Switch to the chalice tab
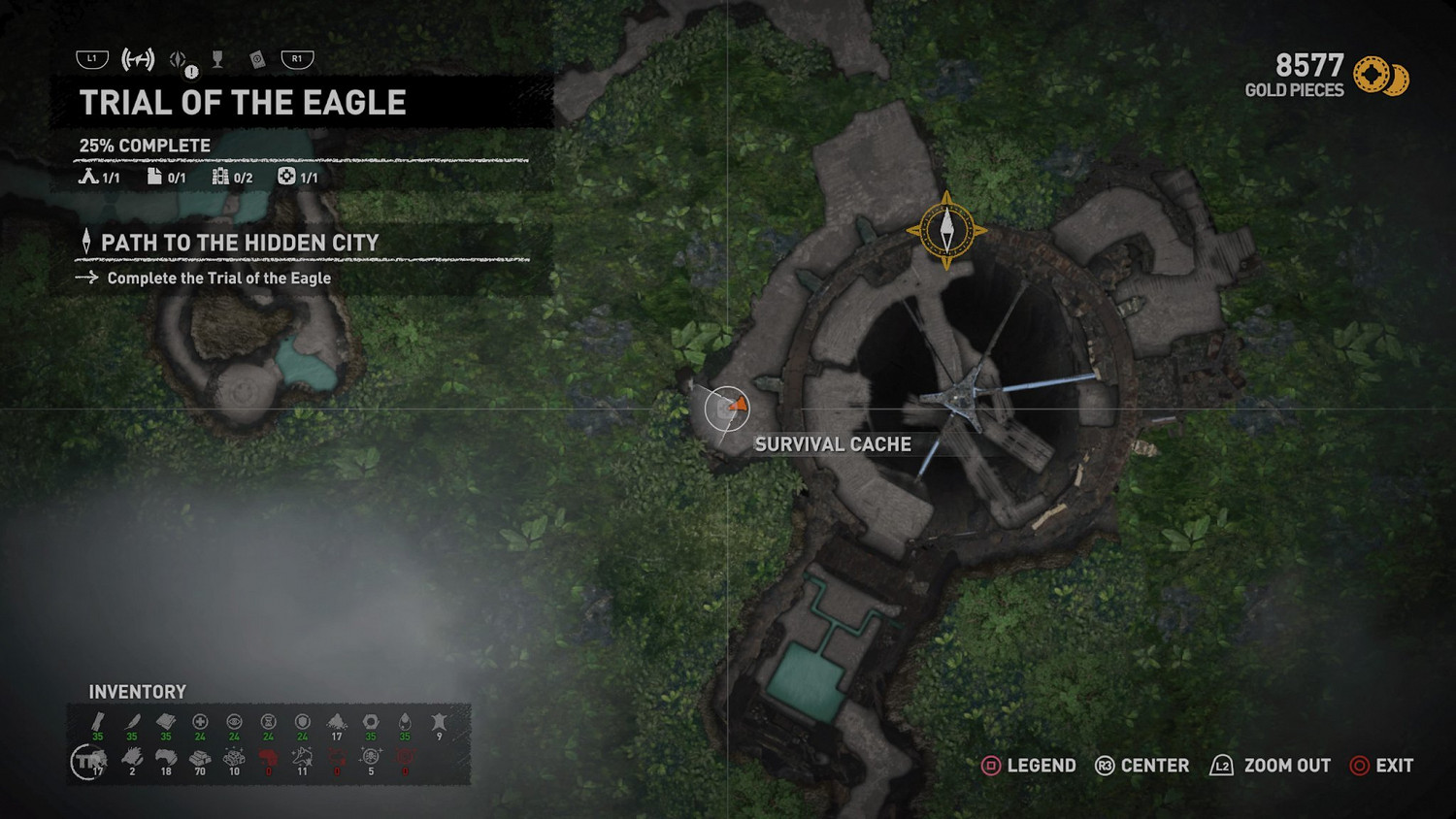The image size is (1456, 819). (217, 60)
